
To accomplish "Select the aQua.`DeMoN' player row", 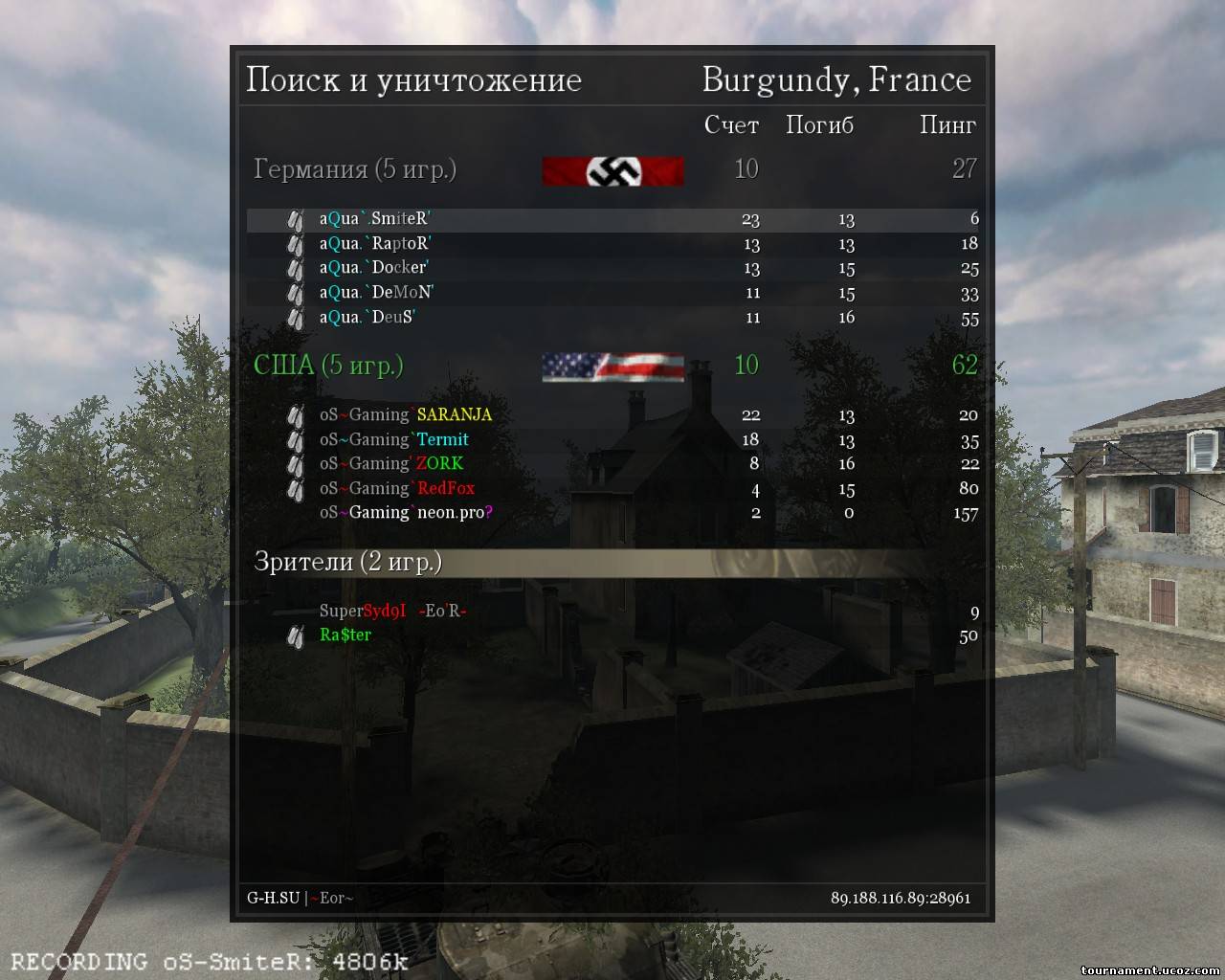I will [376, 293].
